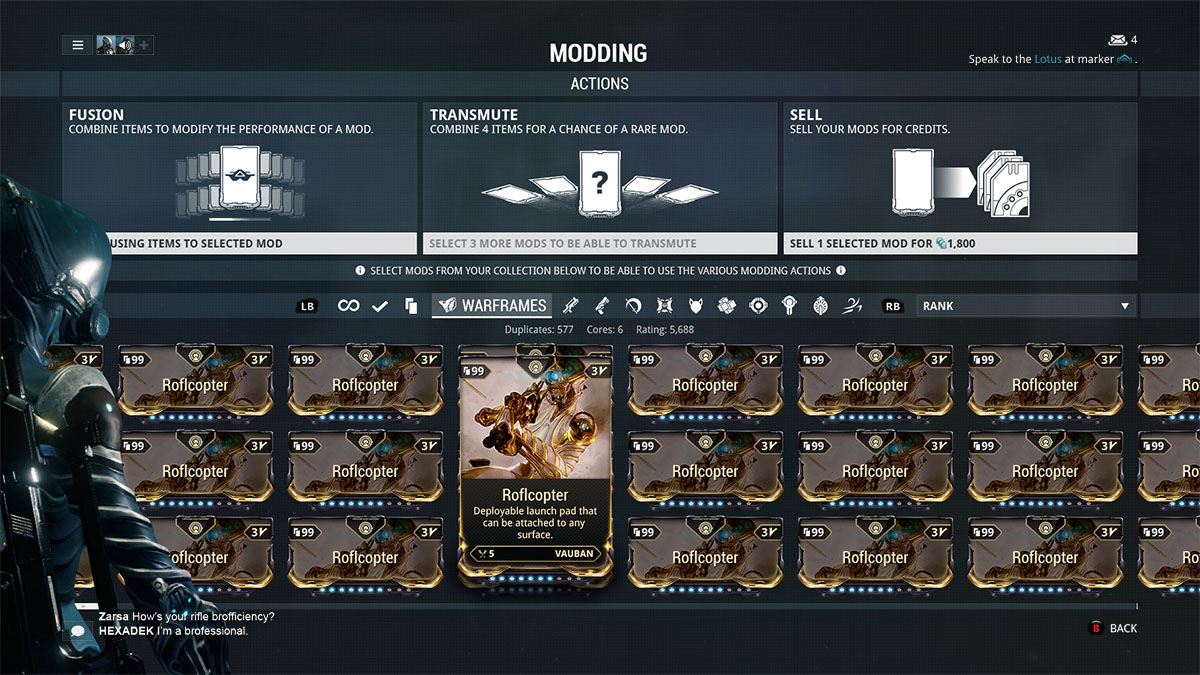Open the hamburger main menu

point(77,45)
